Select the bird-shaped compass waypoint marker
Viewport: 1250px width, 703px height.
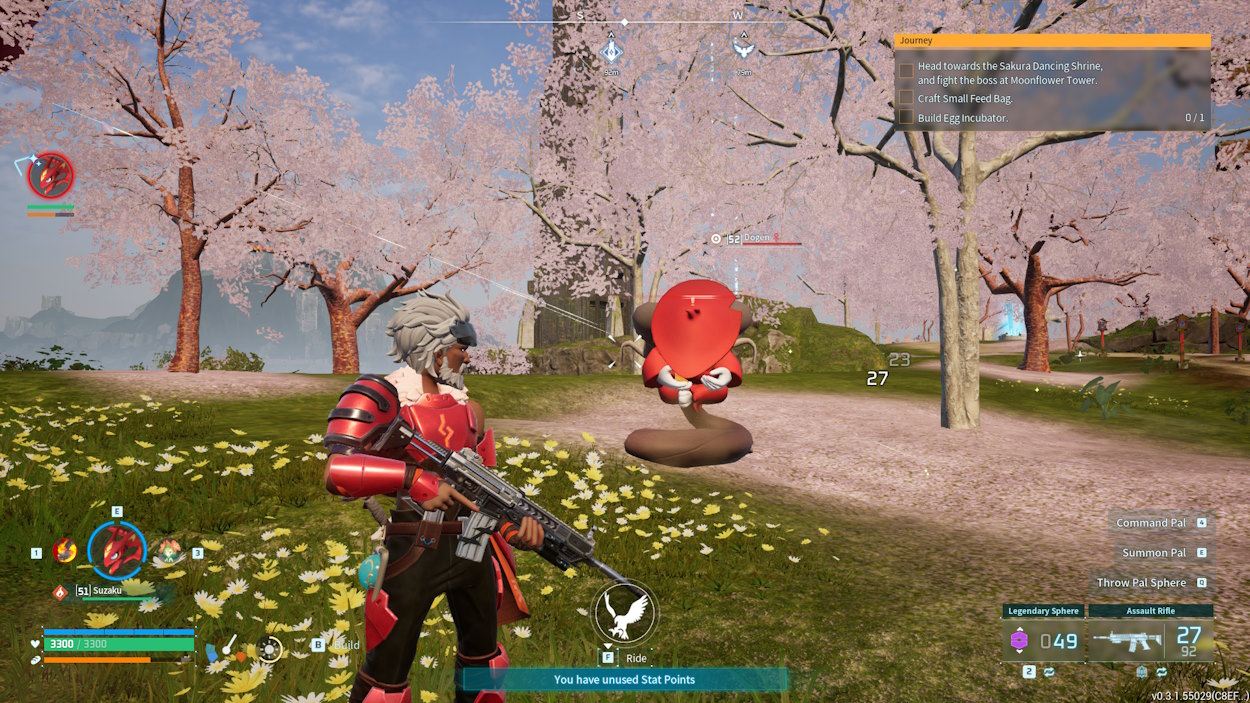(742, 47)
